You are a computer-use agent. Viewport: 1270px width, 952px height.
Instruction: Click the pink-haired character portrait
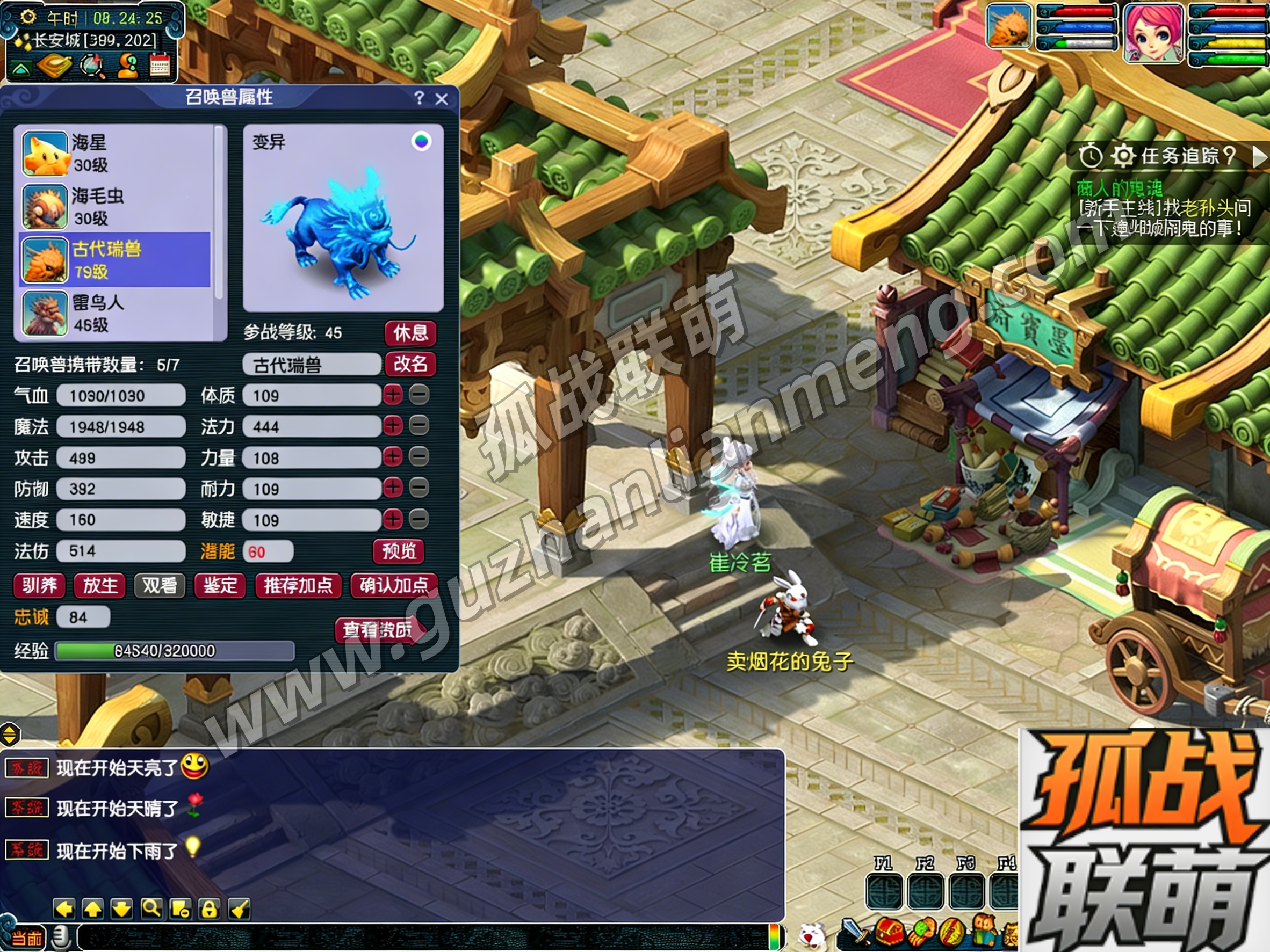pos(1152,33)
